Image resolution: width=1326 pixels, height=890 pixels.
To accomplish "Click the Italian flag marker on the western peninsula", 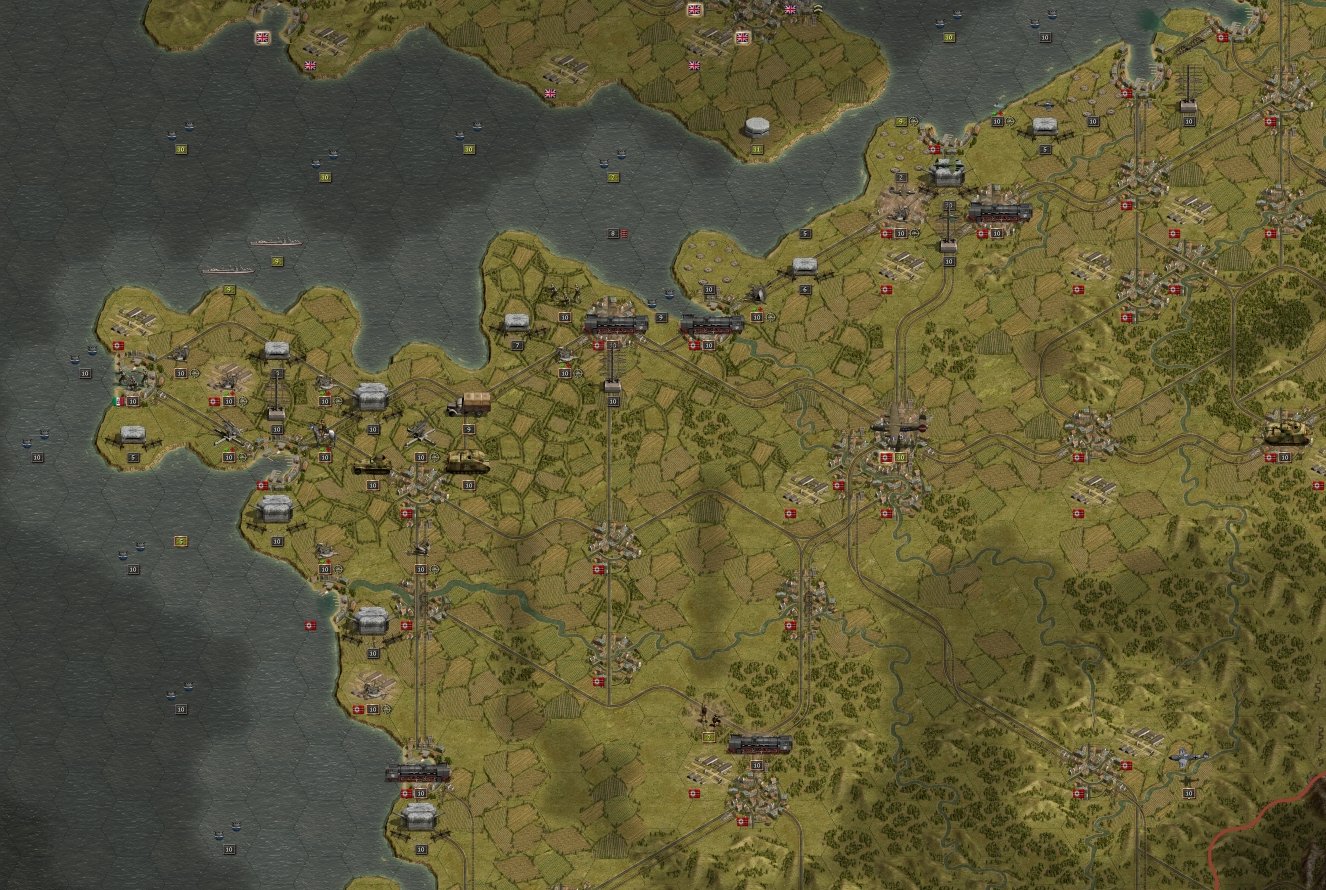I will pos(118,401).
